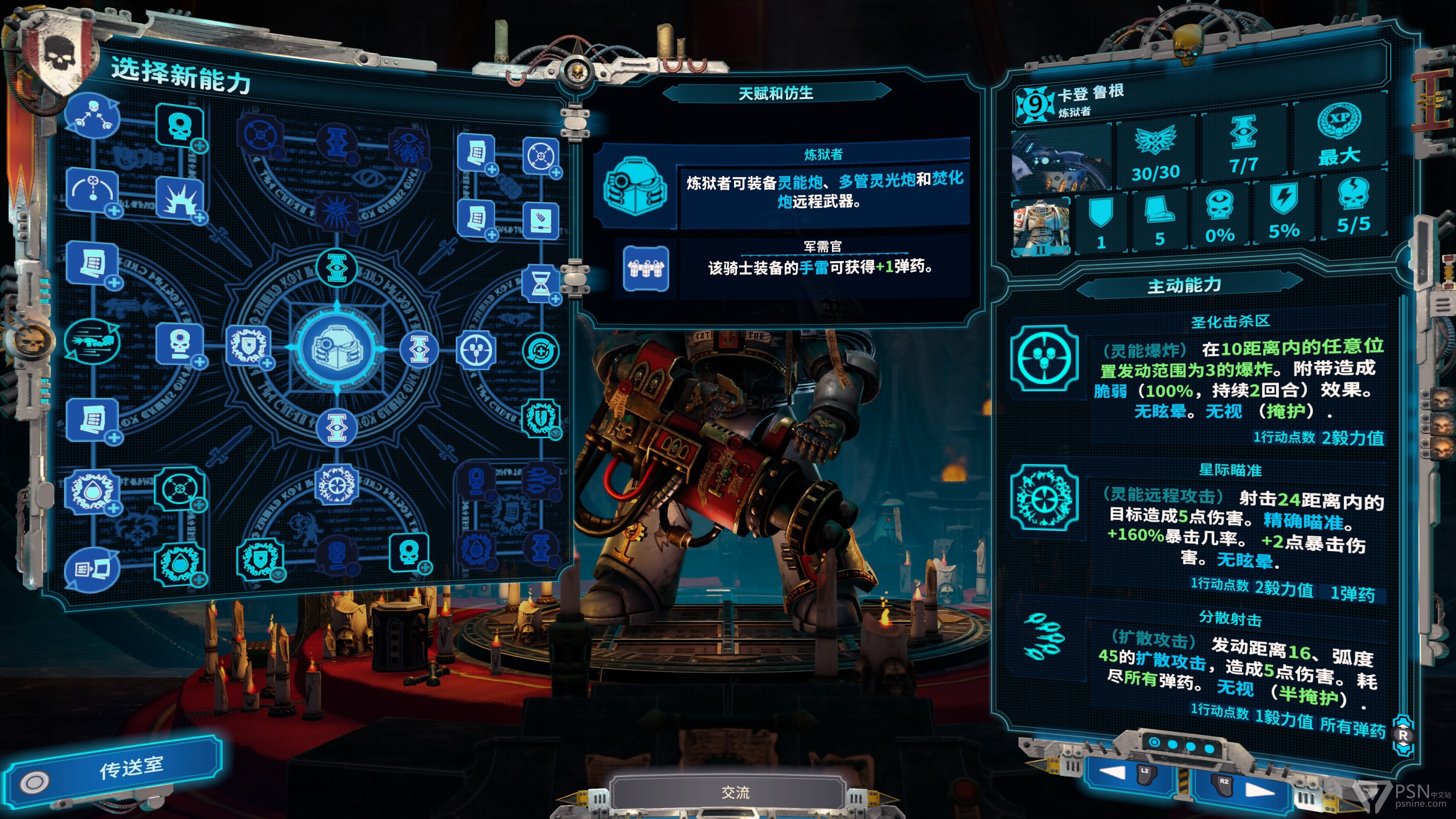Select the starburst explosion skill node
Image resolution: width=1456 pixels, height=819 pixels.
180,199
